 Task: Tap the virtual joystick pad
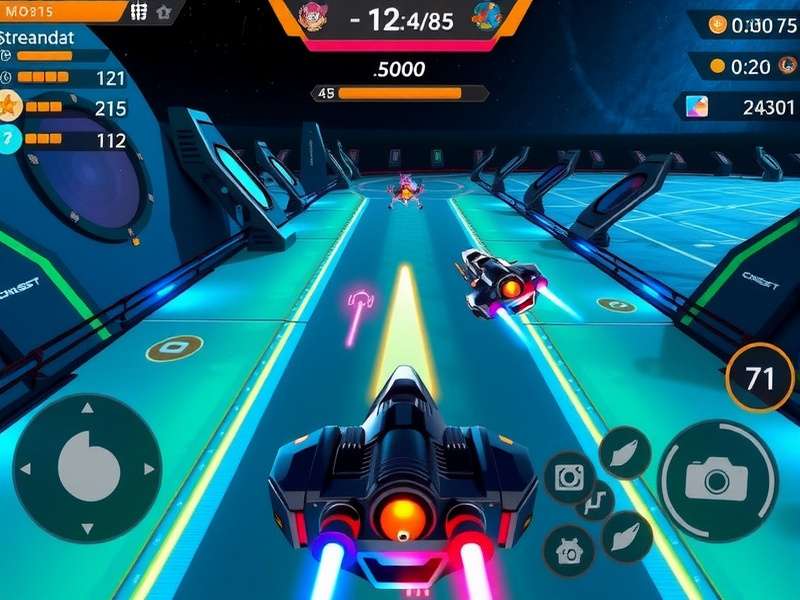pyautogui.click(x=87, y=466)
